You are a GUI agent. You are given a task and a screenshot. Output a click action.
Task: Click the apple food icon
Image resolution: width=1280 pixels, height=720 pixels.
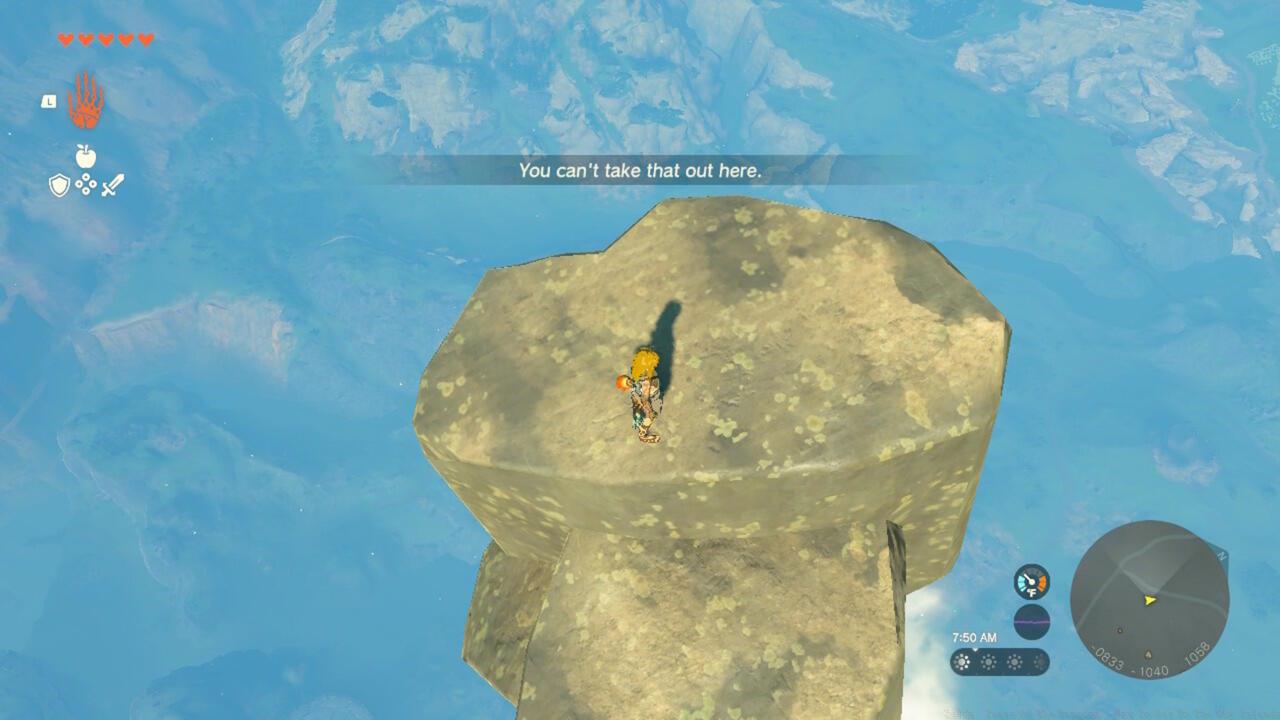pyautogui.click(x=85, y=155)
